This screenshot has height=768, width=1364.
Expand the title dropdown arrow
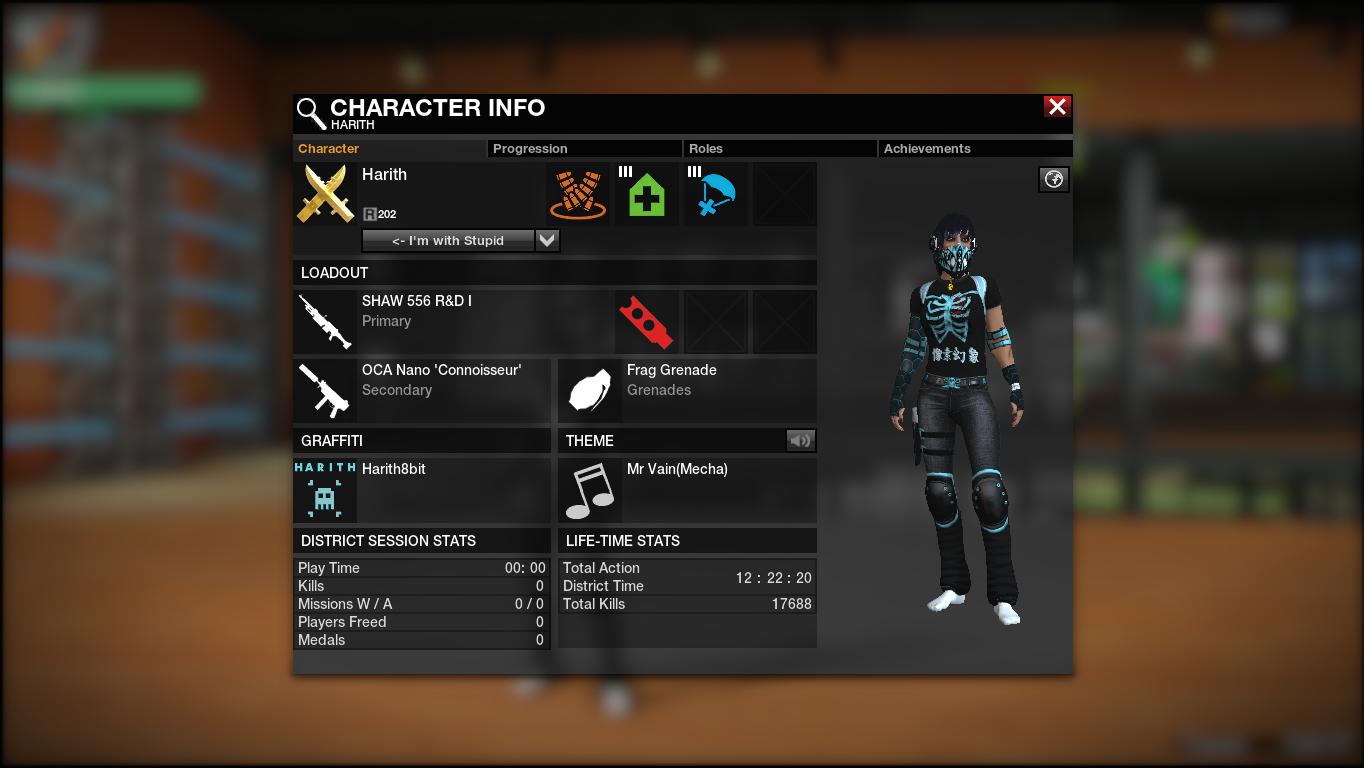pyautogui.click(x=547, y=240)
